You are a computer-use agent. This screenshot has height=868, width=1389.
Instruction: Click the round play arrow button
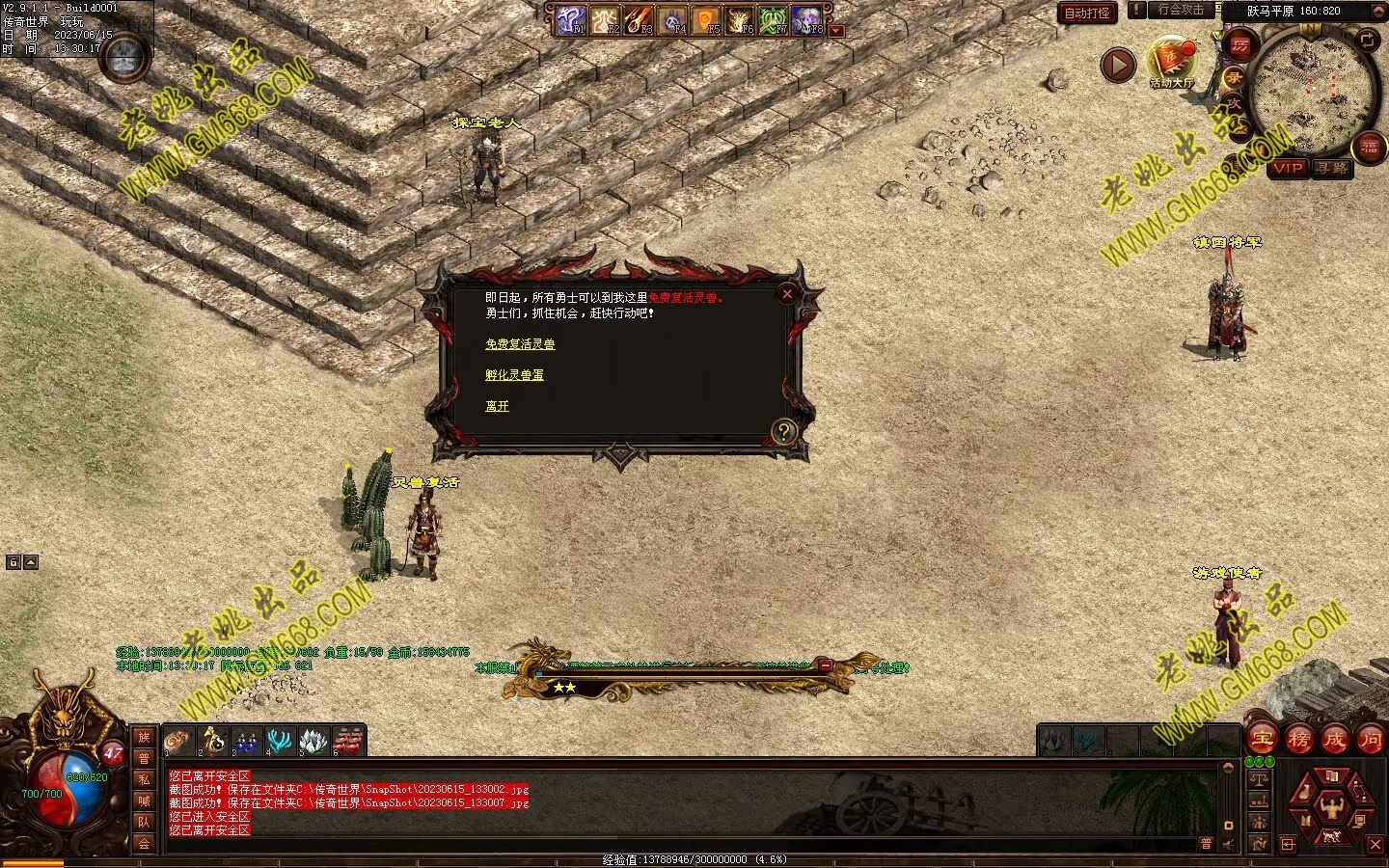(x=1118, y=65)
